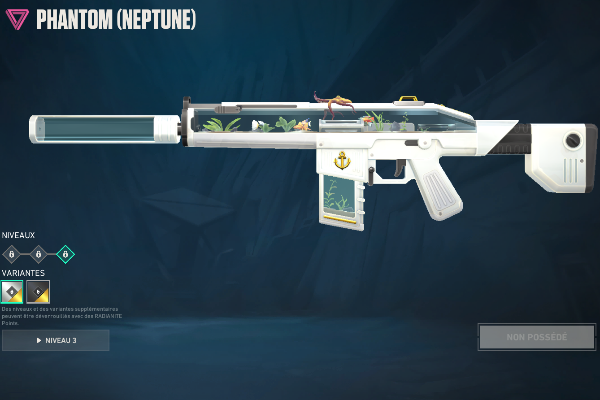Image resolution: width=600 pixels, height=400 pixels.
Task: Select the highlighted third level diamond
Action: coord(65,254)
